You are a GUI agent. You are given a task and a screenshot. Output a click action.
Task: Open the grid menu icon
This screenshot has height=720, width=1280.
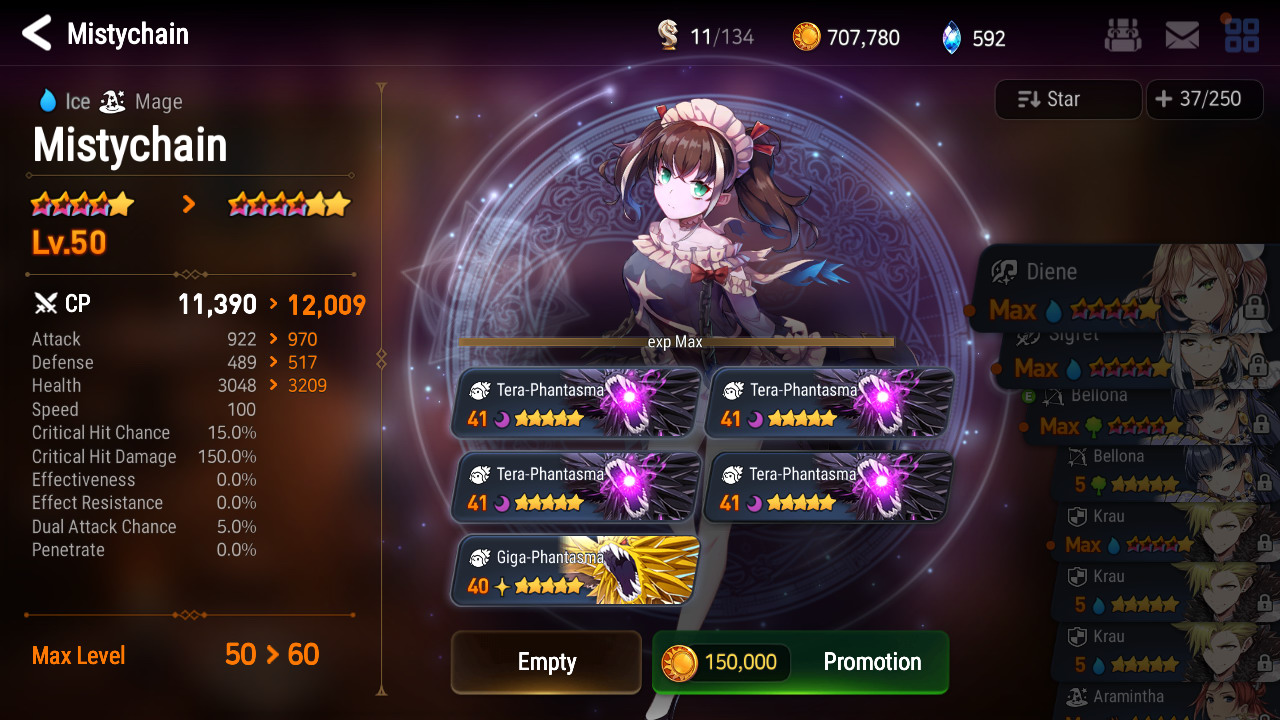[x=1241, y=35]
